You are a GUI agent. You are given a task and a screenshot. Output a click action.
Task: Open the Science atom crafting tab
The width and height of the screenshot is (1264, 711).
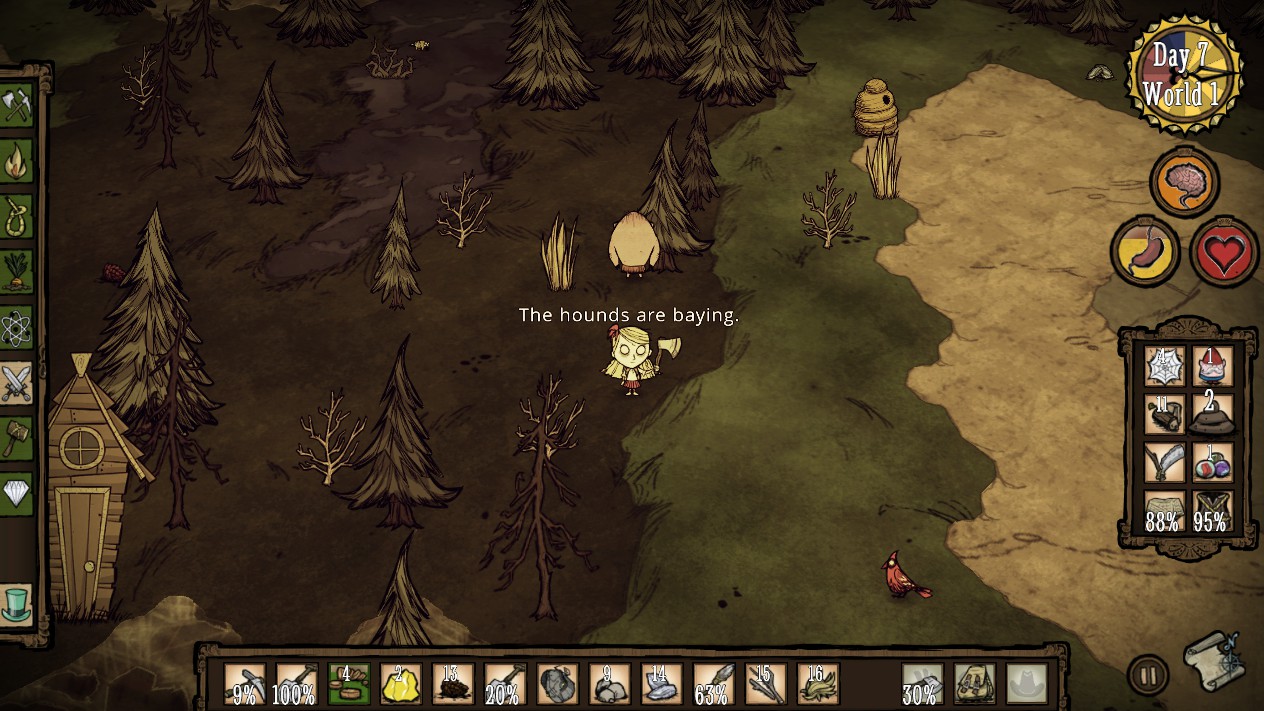click(18, 326)
